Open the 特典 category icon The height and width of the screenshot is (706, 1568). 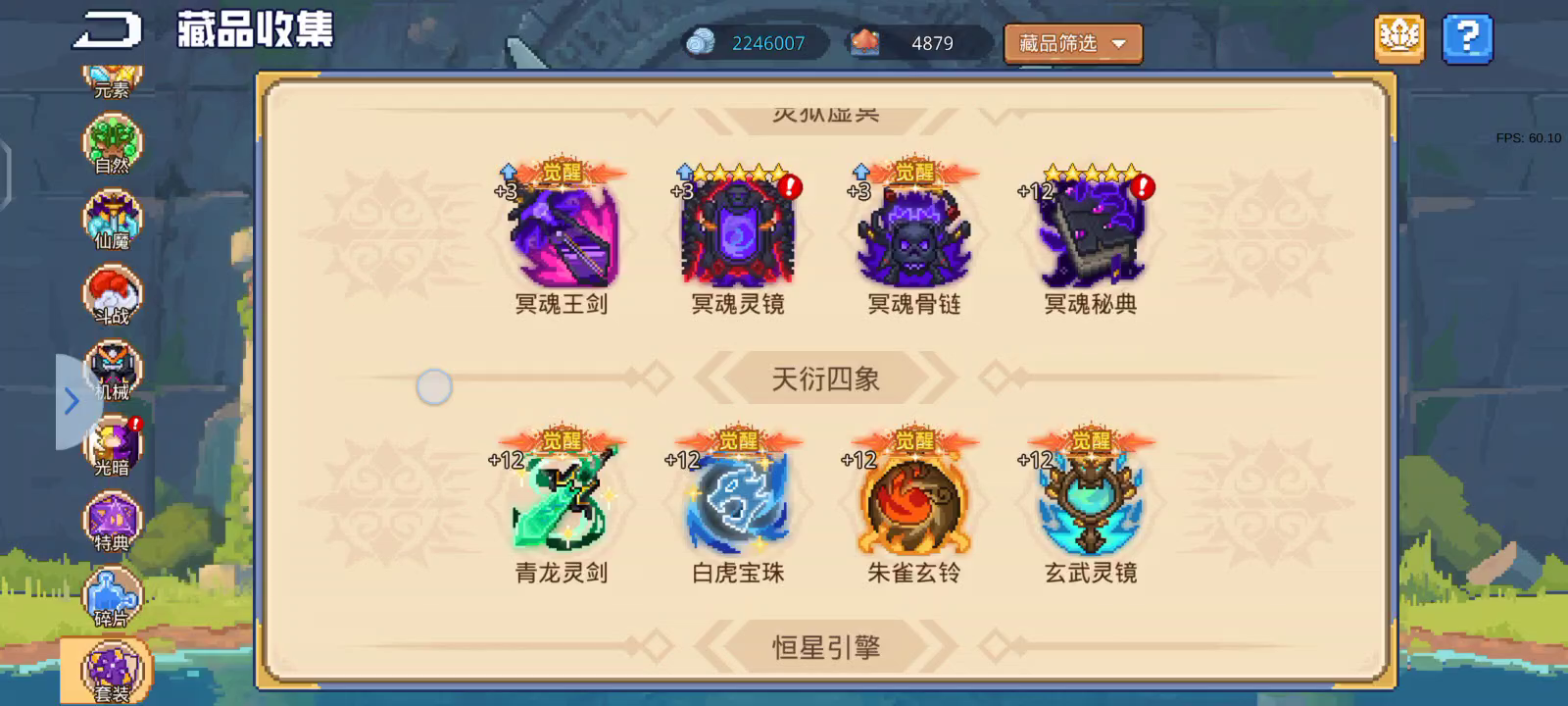tap(111, 518)
